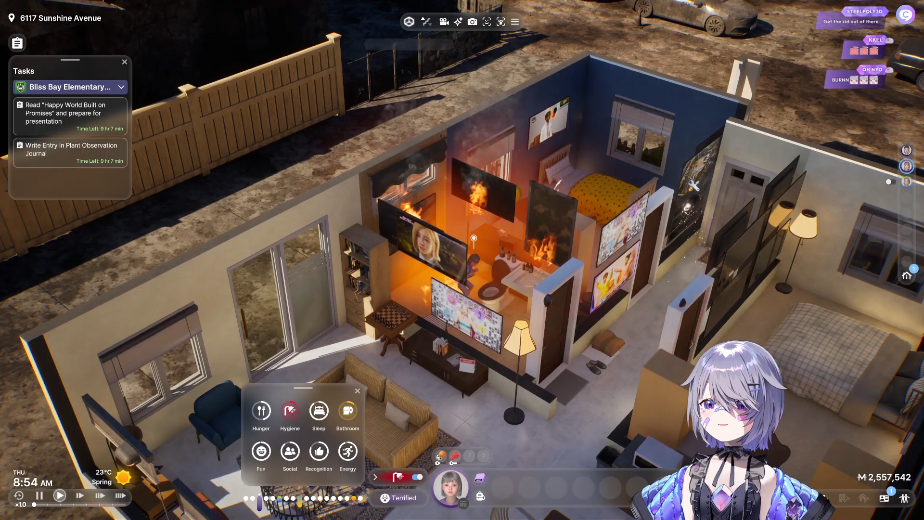The image size is (924, 520).
Task: Open the camera screenshot tool
Action: pos(472,21)
